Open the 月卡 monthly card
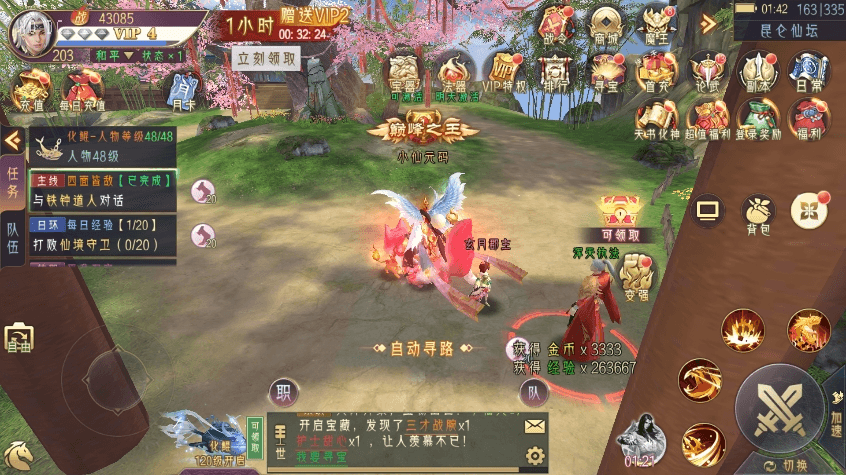The image size is (846, 475). pyautogui.click(x=182, y=88)
